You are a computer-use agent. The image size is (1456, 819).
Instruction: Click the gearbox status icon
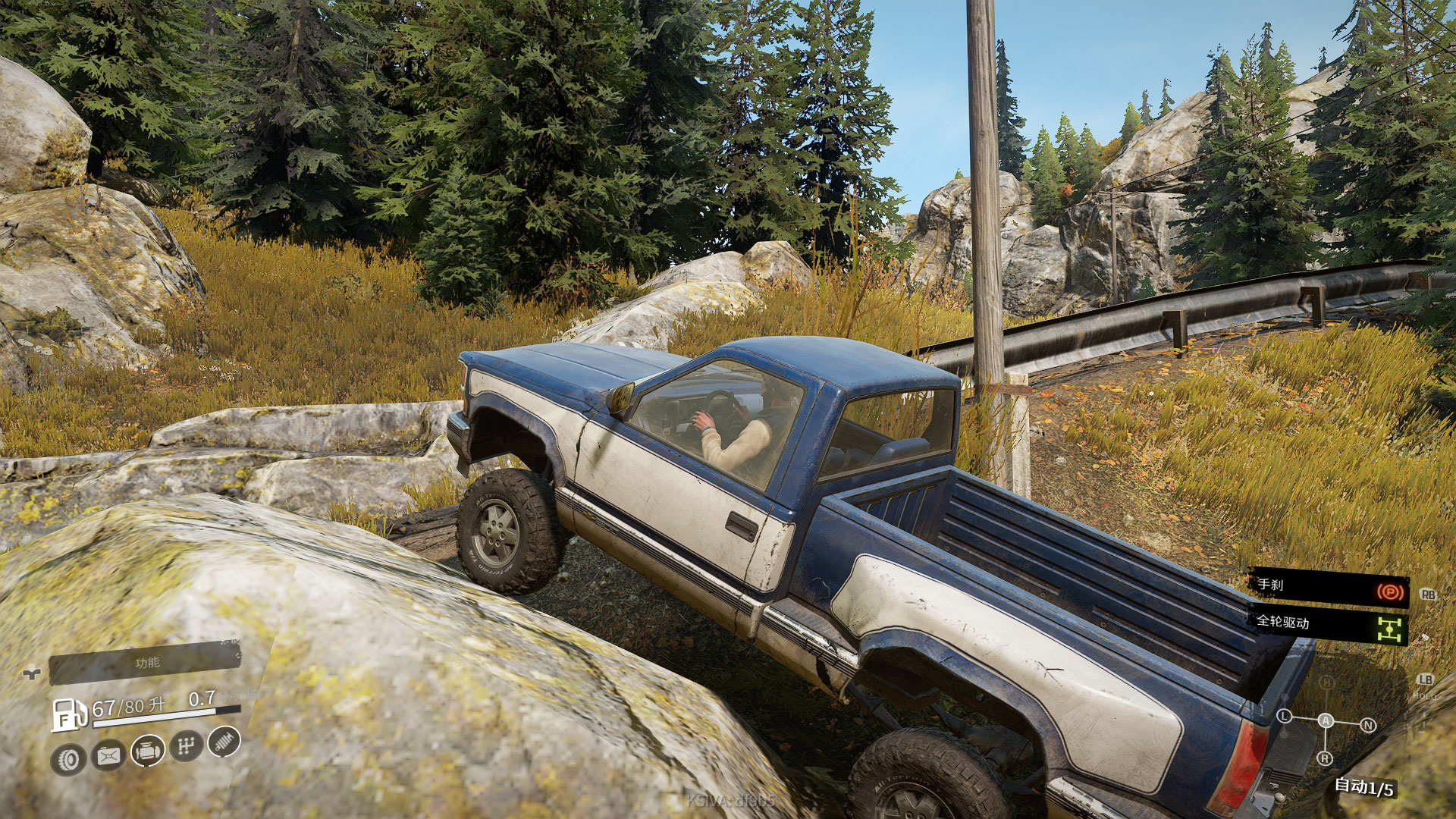186,746
